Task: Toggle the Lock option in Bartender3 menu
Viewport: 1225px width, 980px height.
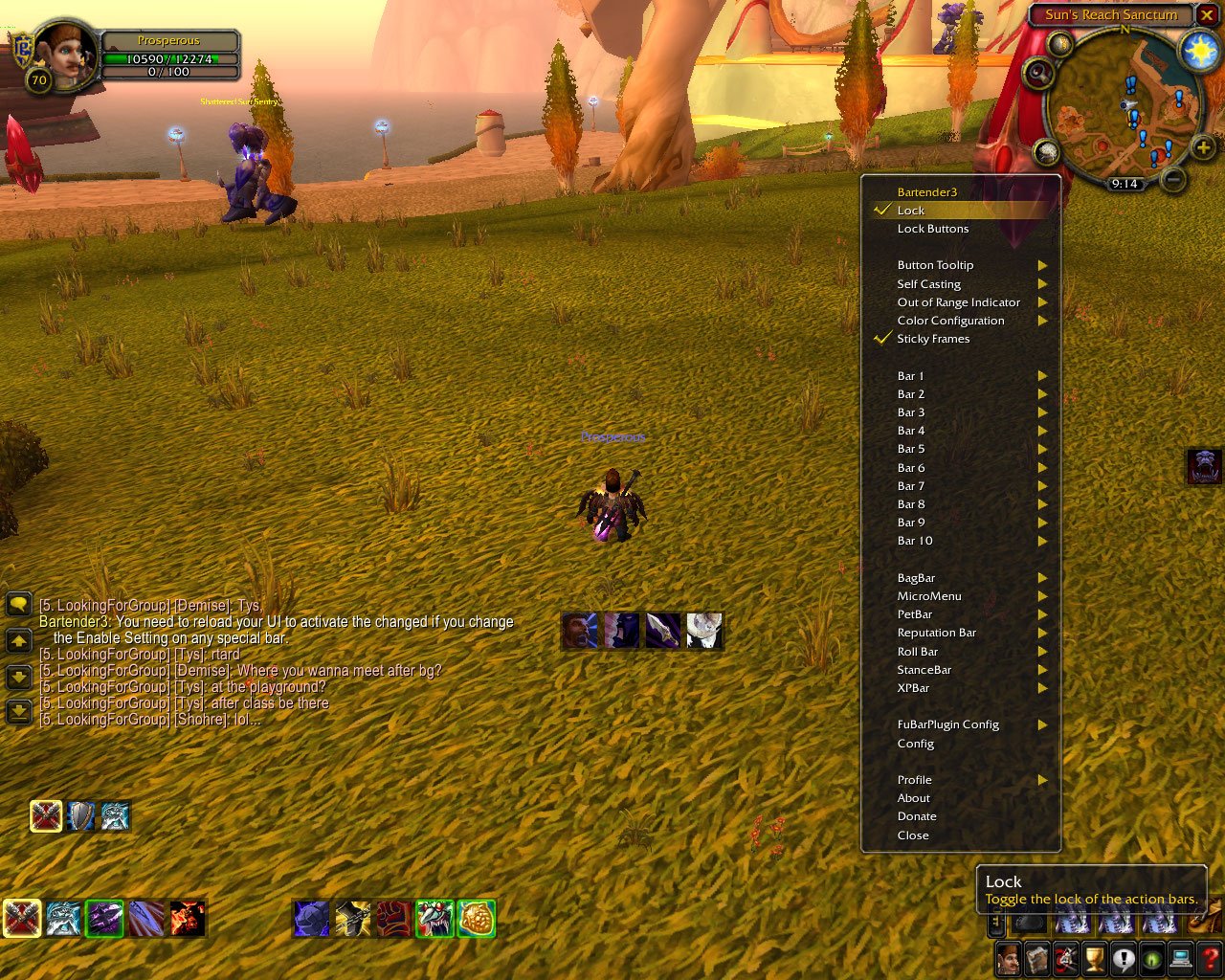Action: point(911,211)
